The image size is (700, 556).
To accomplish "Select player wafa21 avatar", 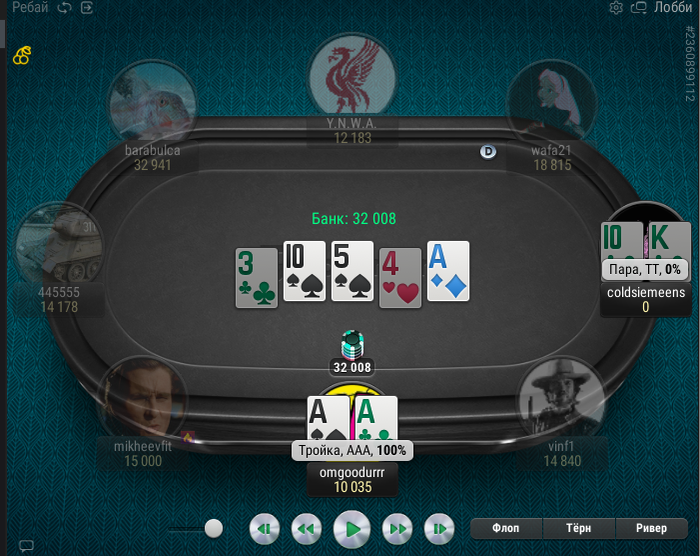I will [x=552, y=100].
